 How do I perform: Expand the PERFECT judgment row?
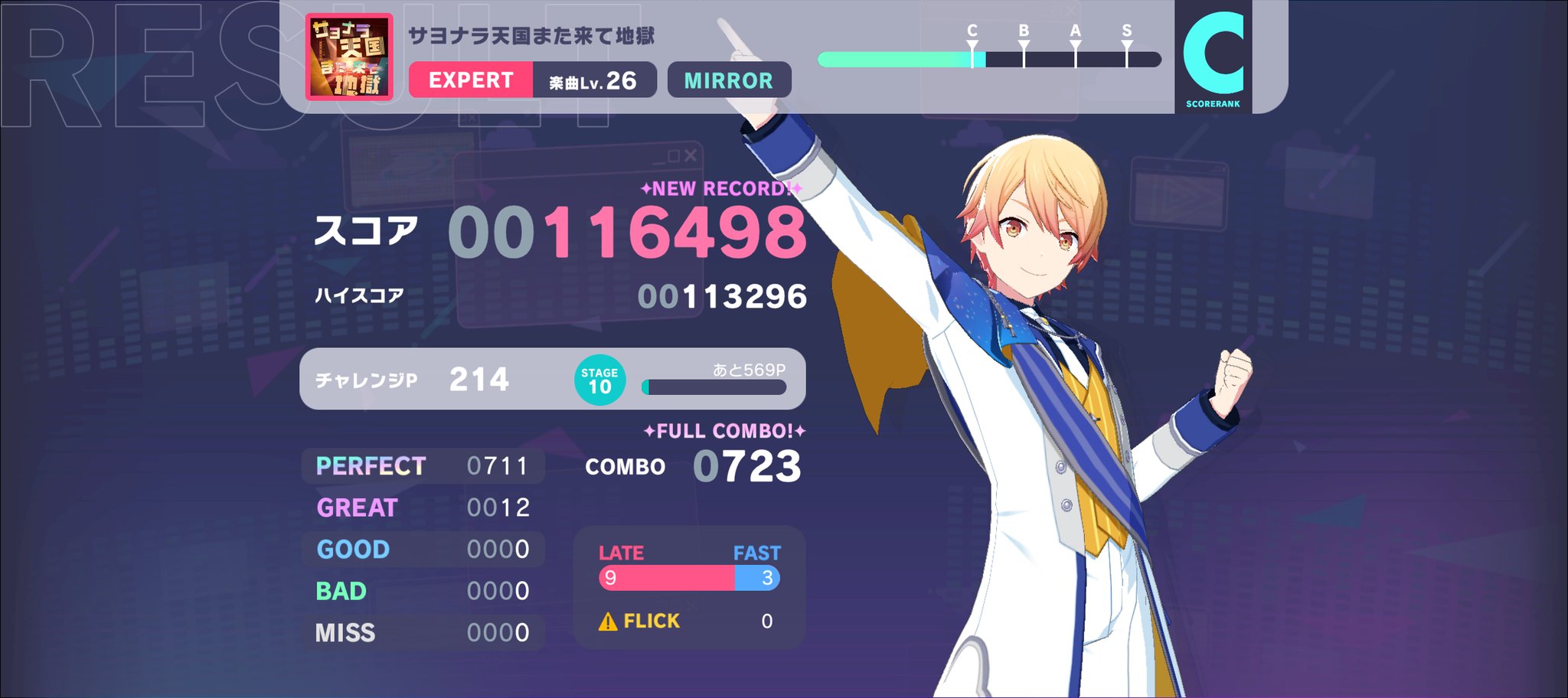pyautogui.click(x=423, y=465)
